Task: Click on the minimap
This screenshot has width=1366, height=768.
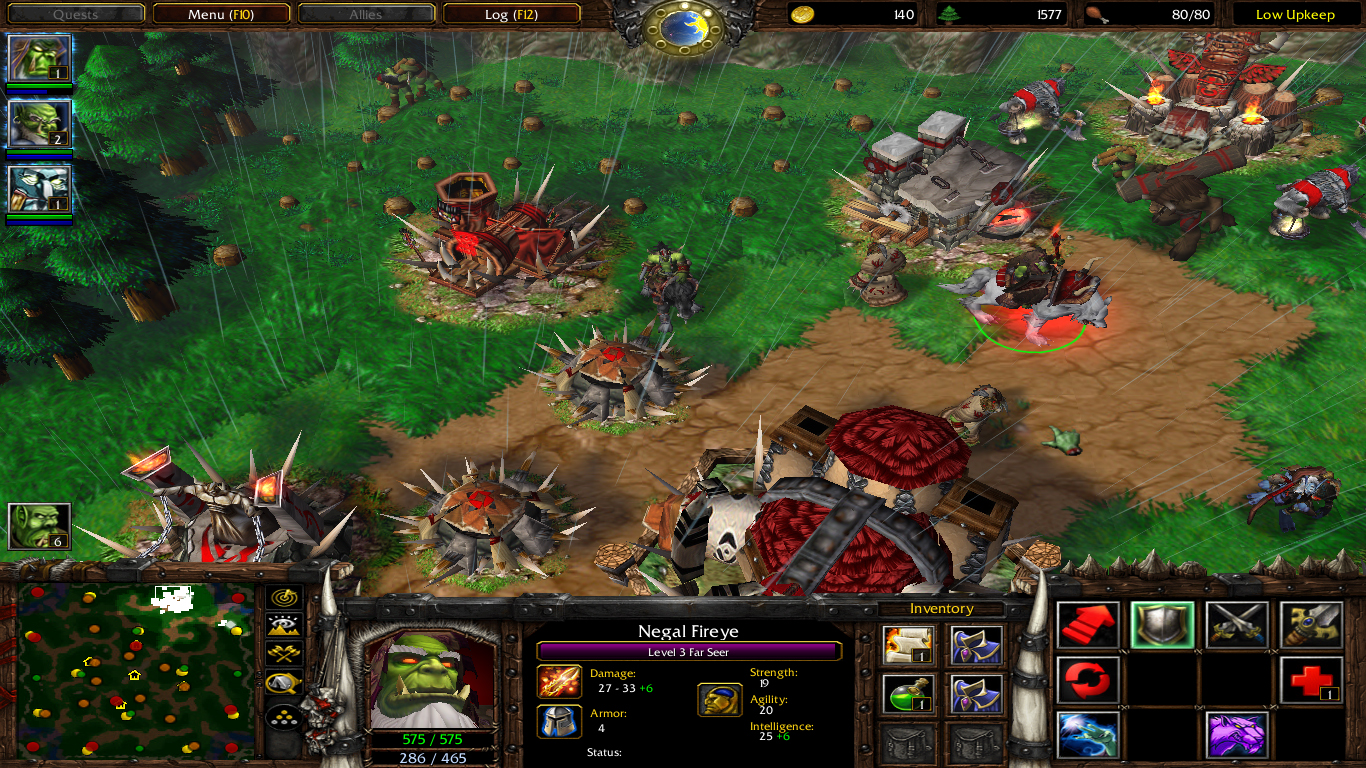Action: pos(135,668)
